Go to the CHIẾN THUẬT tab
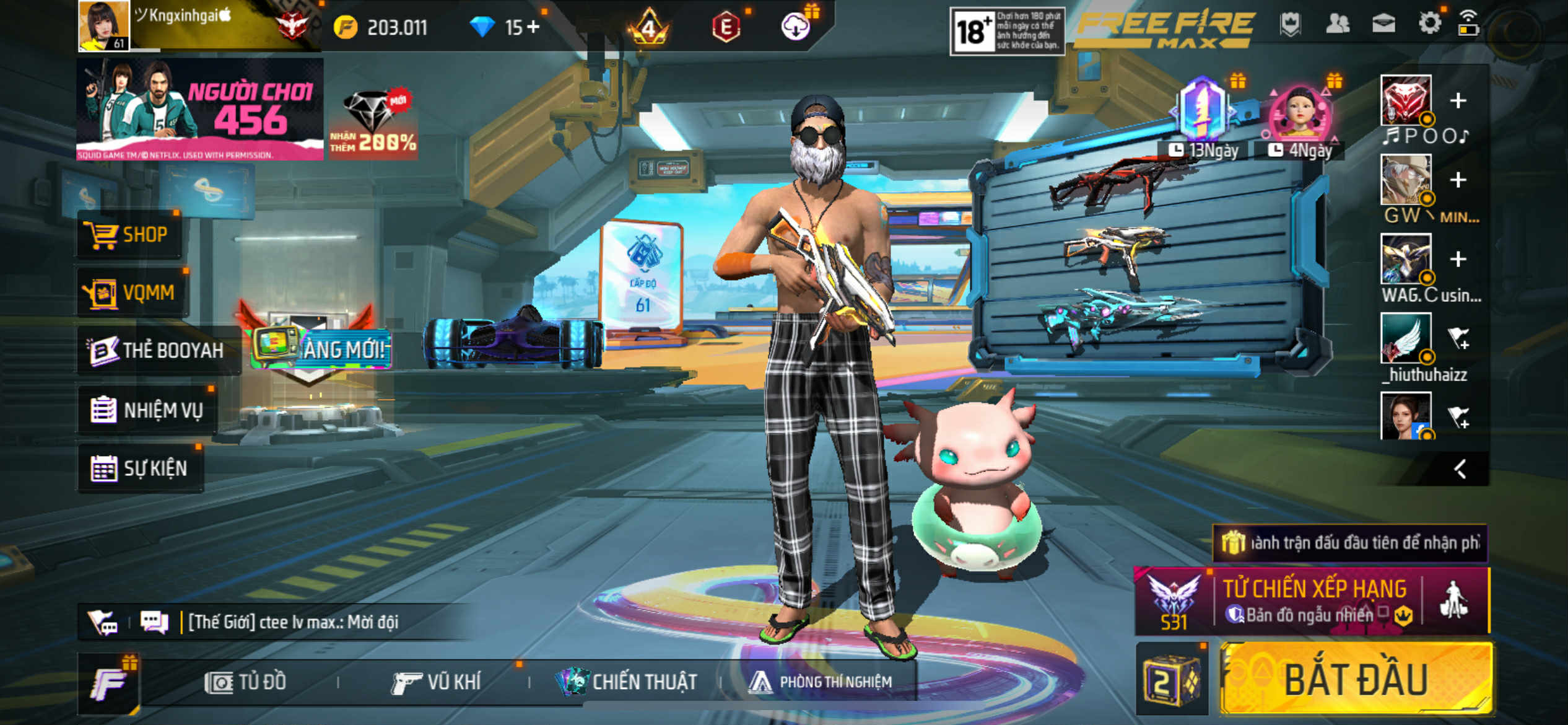The height and width of the screenshot is (725, 1568). [x=627, y=682]
